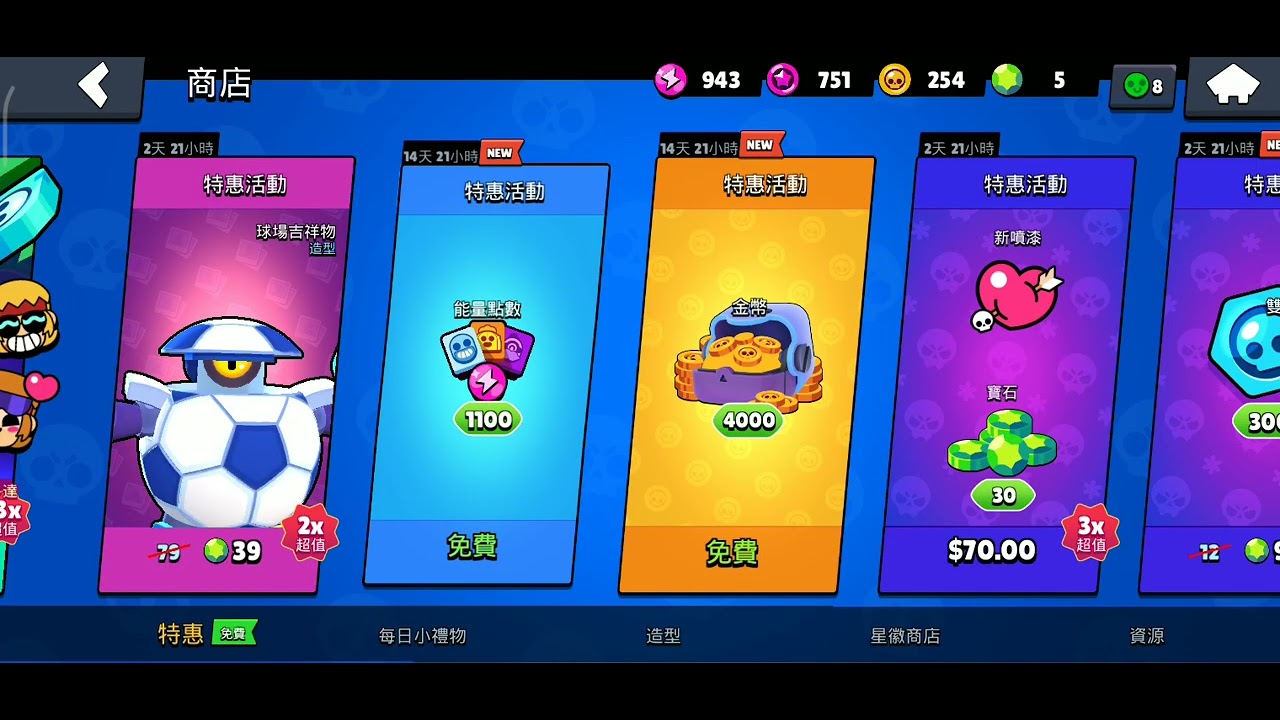Open the 造型 skins tab

click(x=663, y=636)
